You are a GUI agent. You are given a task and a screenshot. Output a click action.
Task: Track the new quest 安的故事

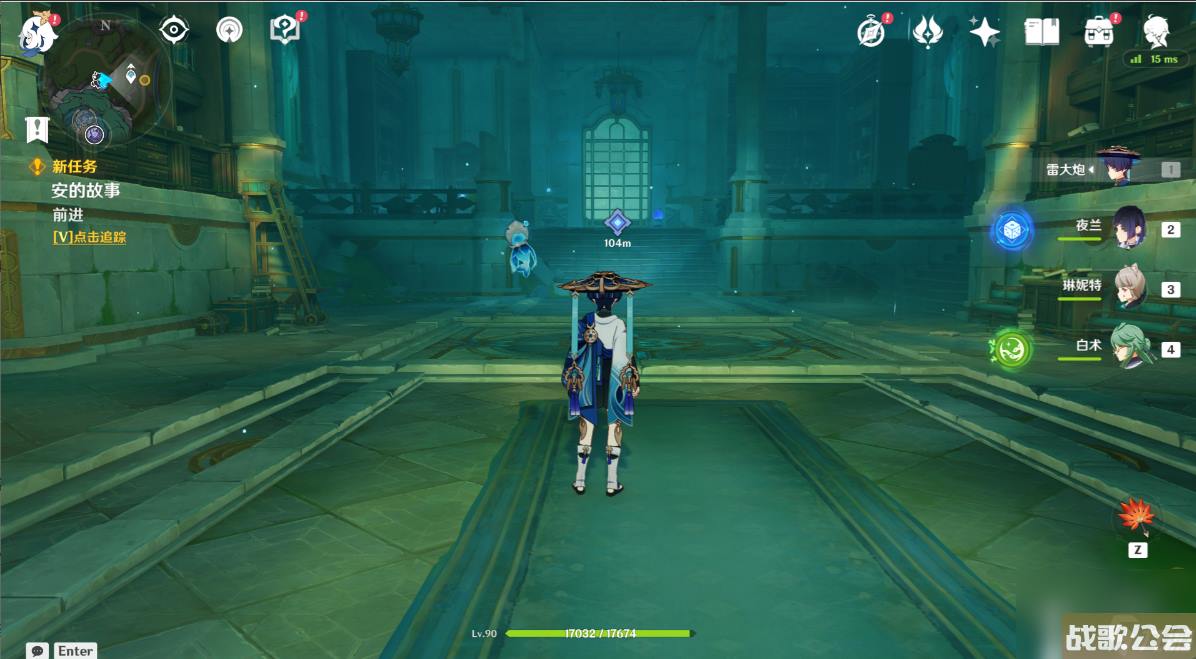click(85, 190)
